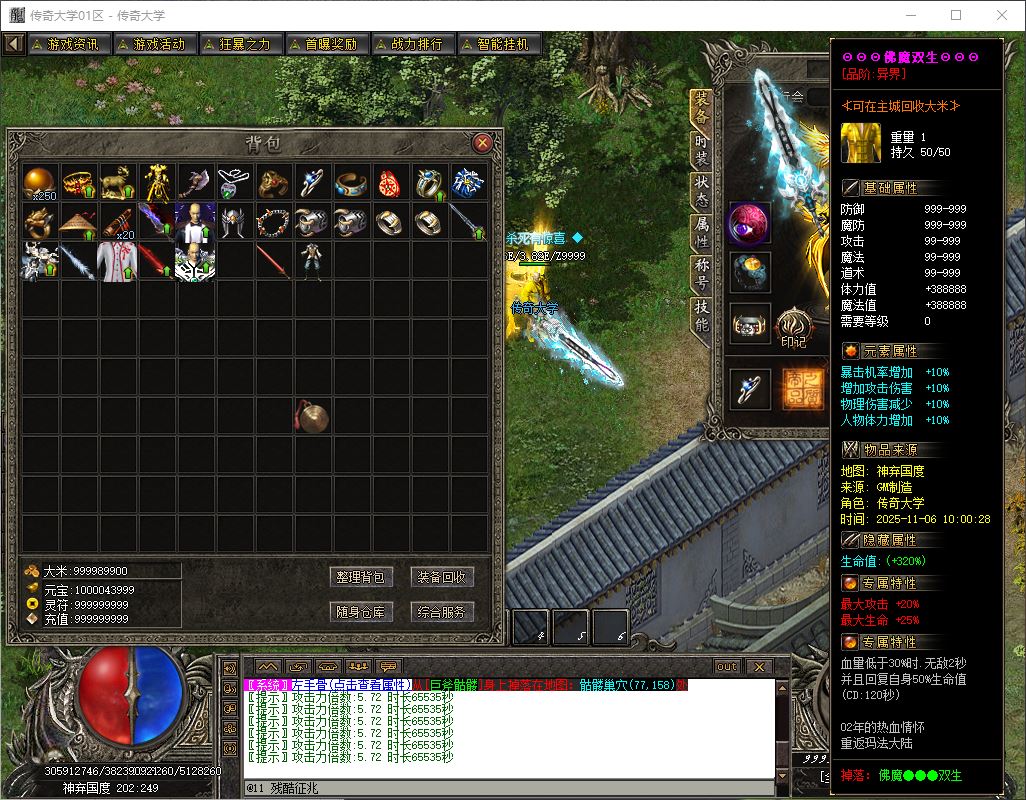Switch to the 属性 tab
The image size is (1026, 800).
[702, 233]
